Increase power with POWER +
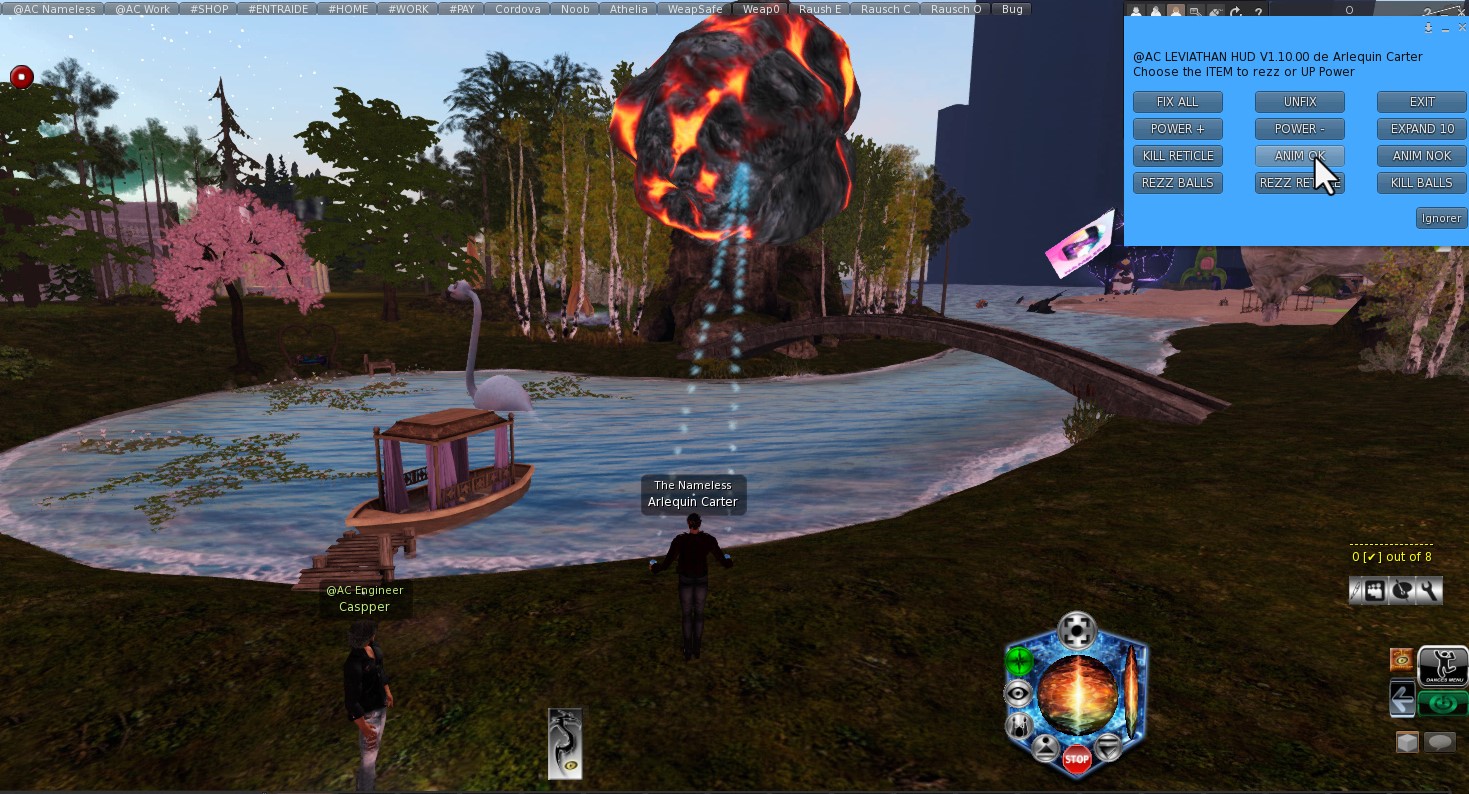Screen dimensions: 1469x794 1177,129
